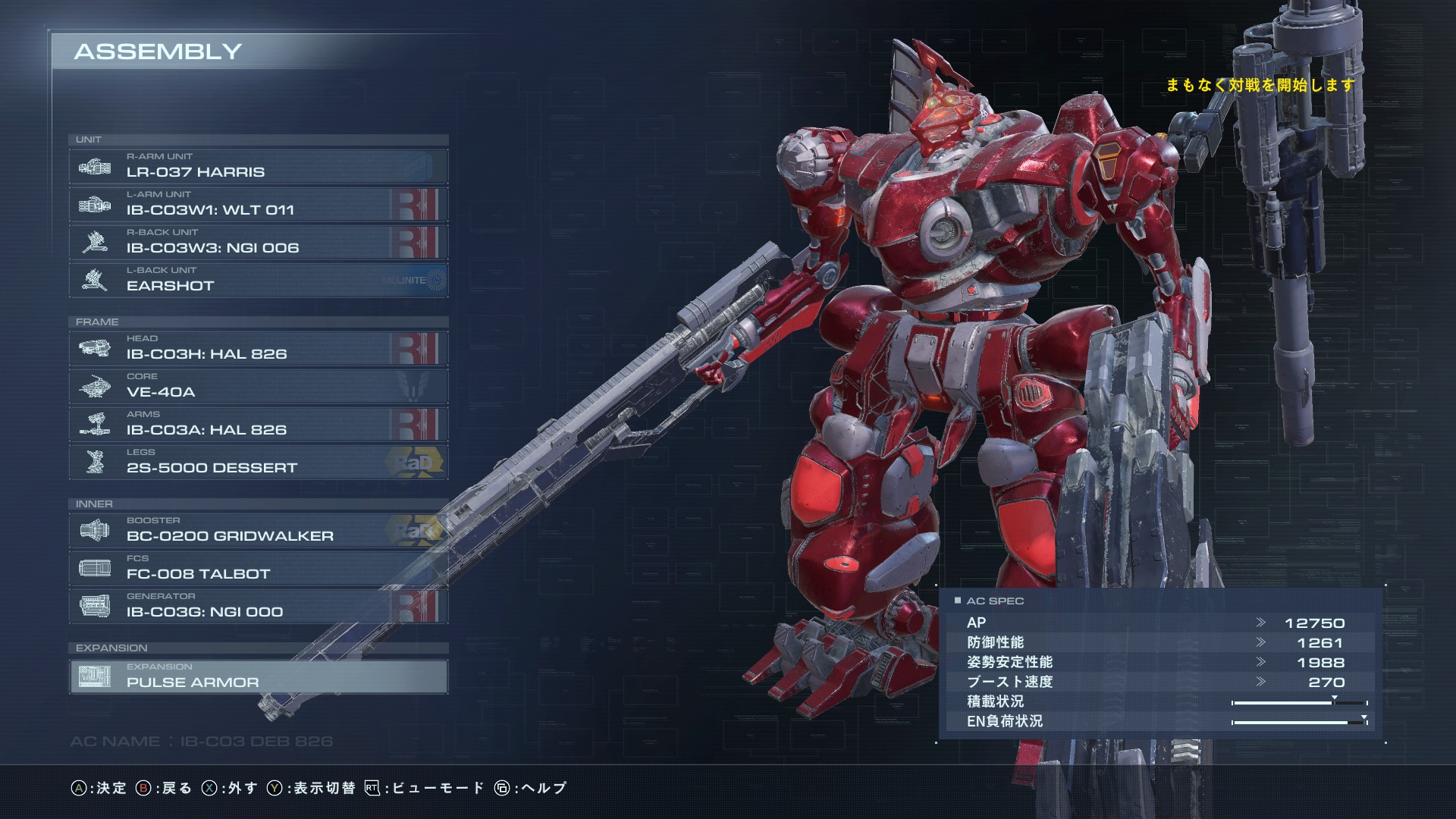Open the R-BACK UNIT IB-C03W3: NGI 006 slot
This screenshot has height=819, width=1456.
click(x=258, y=242)
